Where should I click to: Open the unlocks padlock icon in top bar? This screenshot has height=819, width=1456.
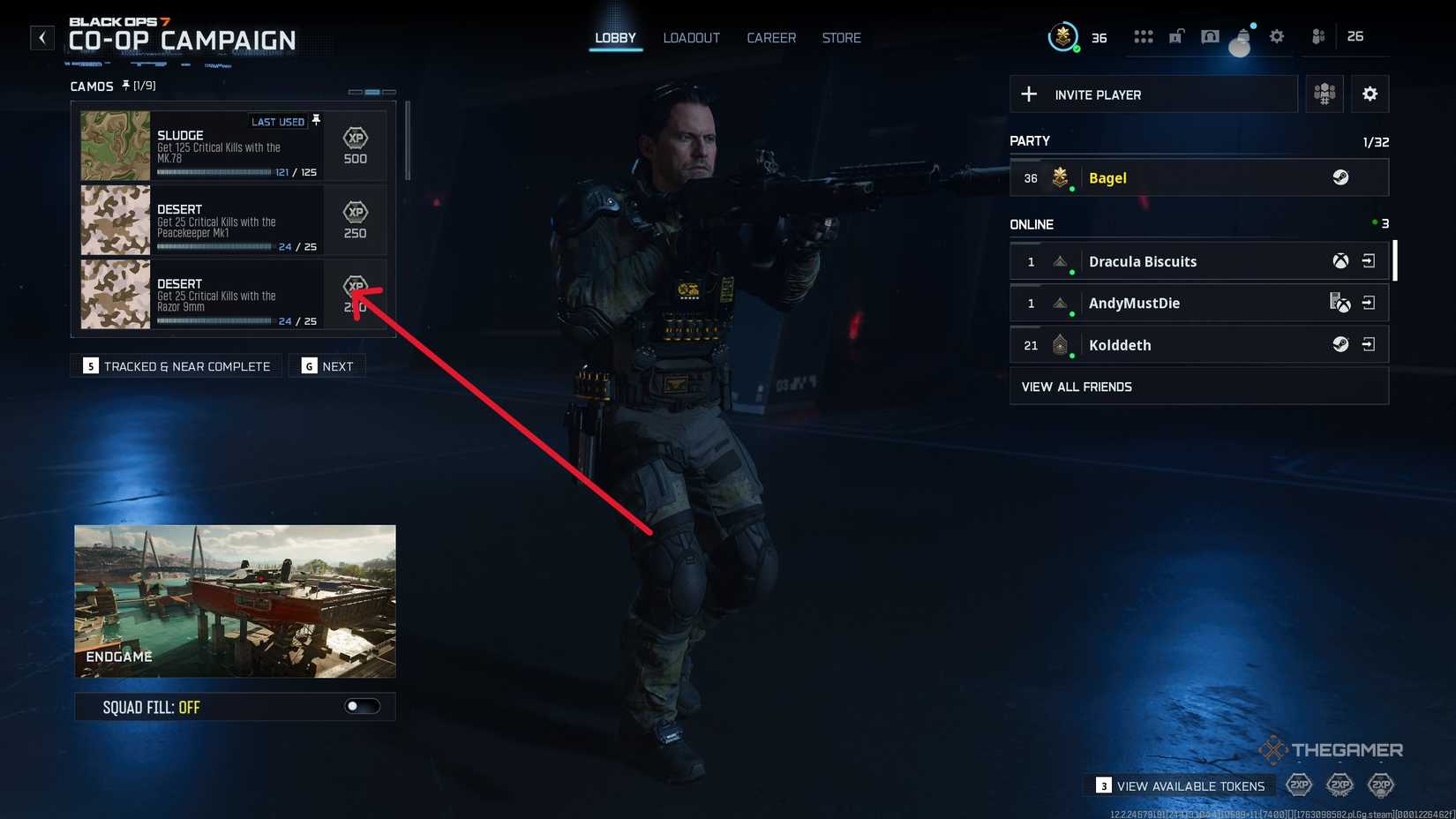[x=1175, y=36]
